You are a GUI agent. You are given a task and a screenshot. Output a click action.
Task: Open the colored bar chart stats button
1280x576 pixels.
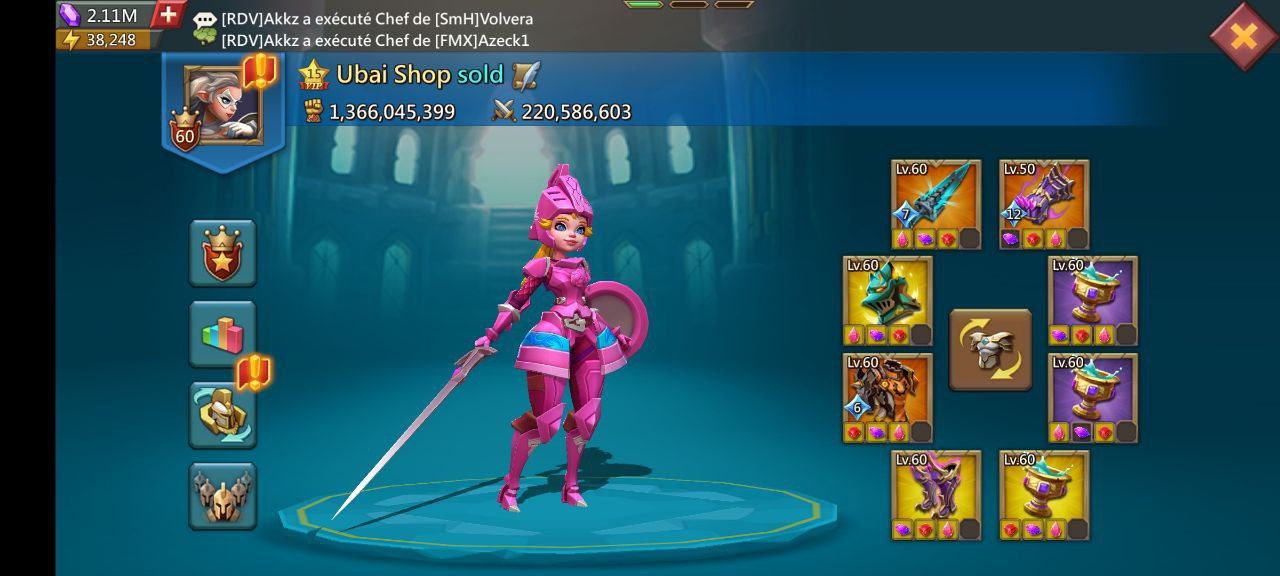[223, 333]
